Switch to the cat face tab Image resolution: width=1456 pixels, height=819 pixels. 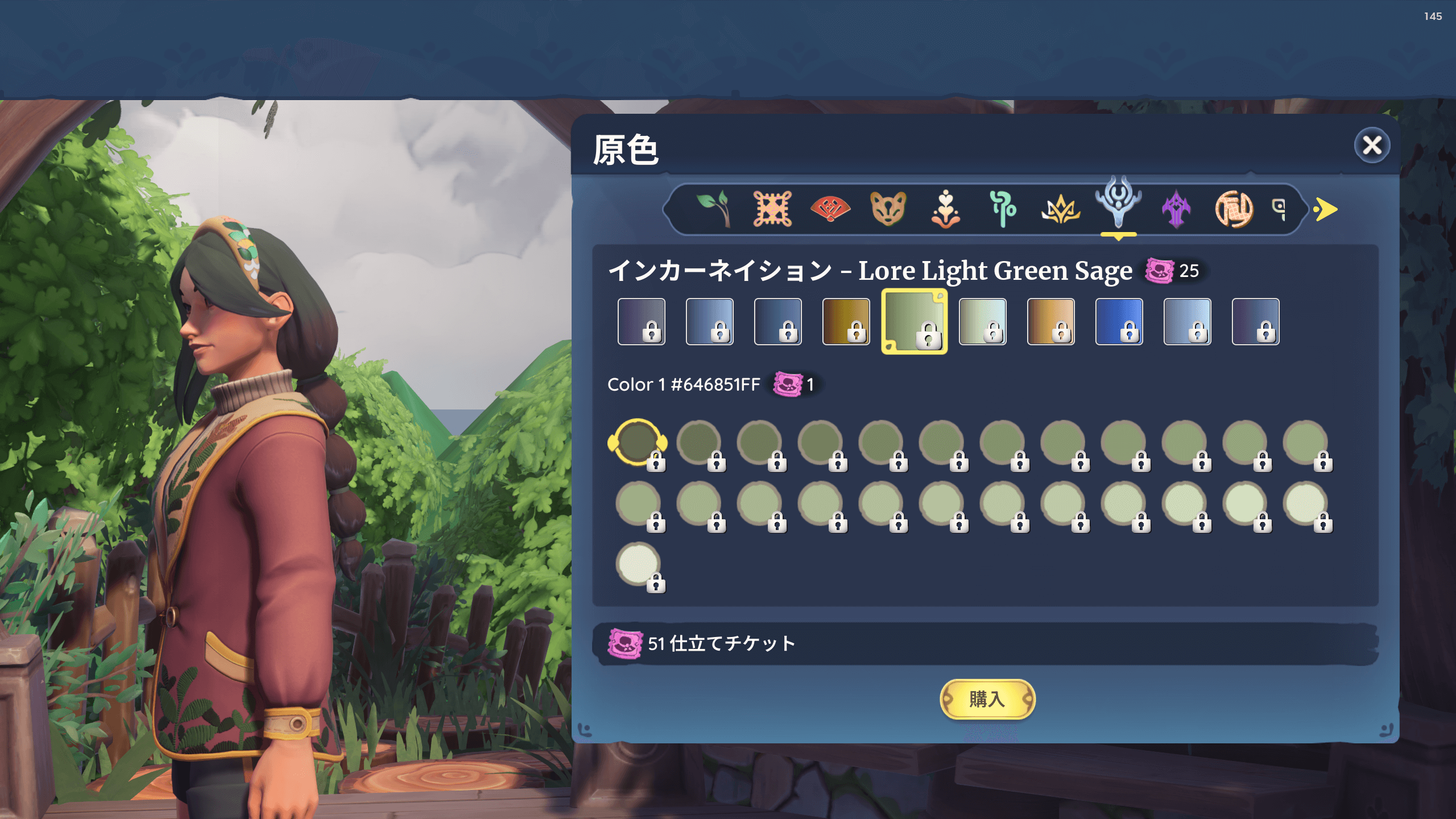(x=888, y=209)
